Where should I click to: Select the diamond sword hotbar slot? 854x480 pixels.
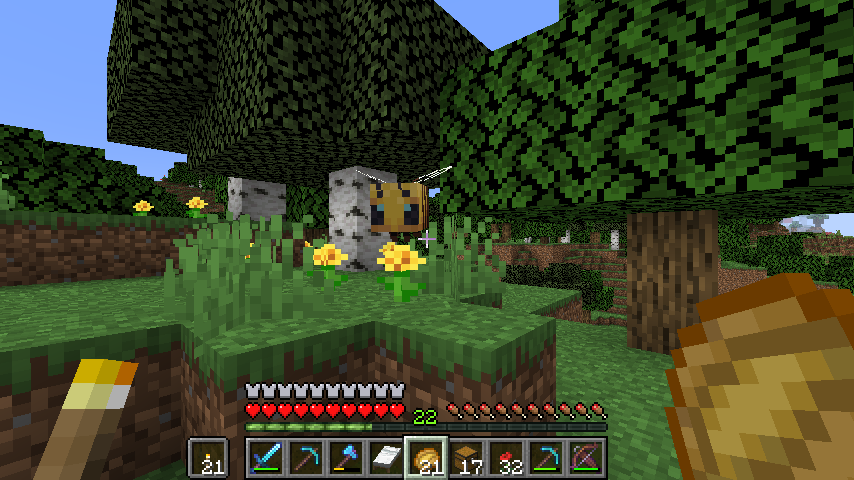click(x=265, y=458)
